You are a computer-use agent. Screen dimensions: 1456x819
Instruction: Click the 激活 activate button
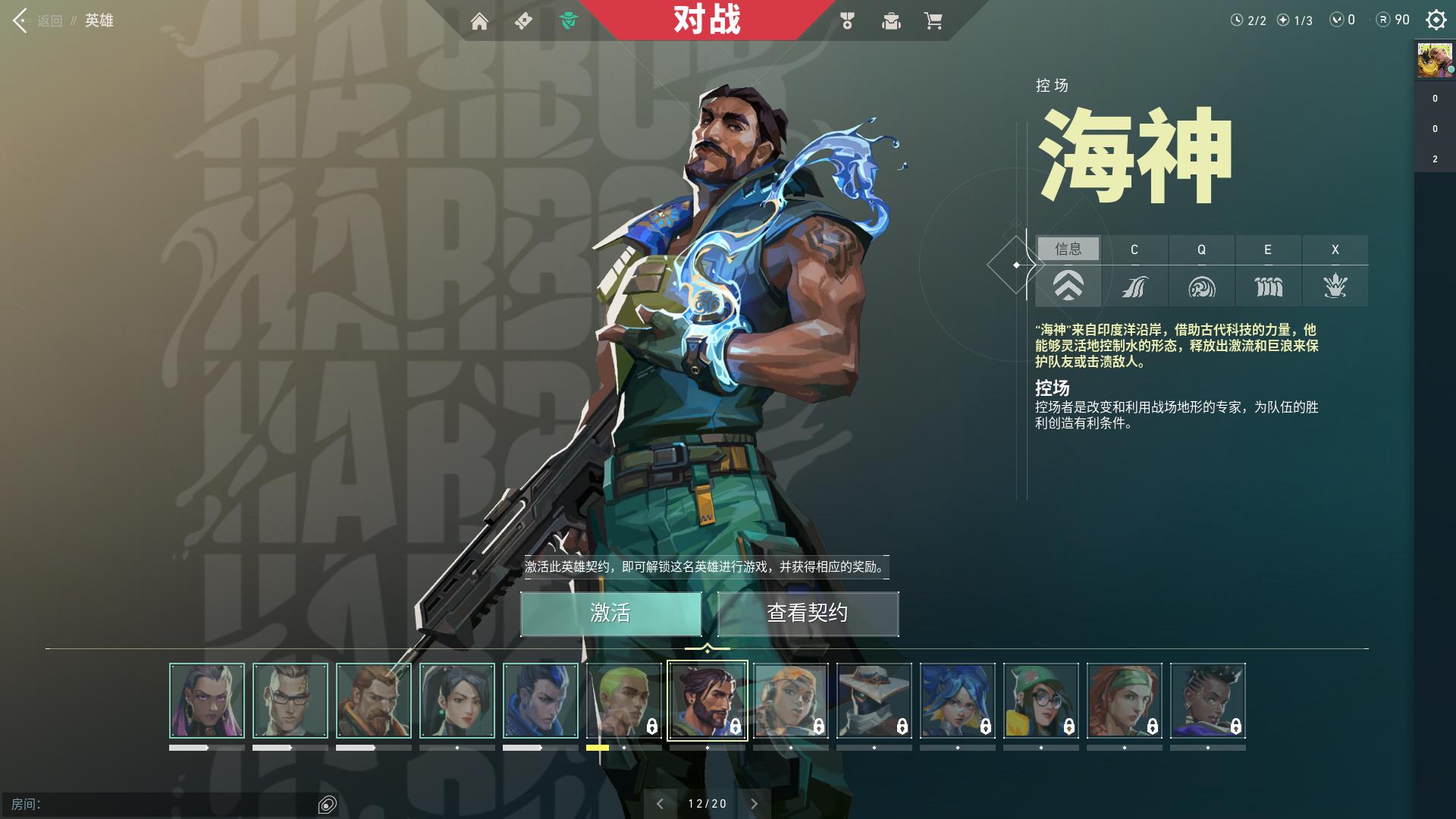pos(610,614)
